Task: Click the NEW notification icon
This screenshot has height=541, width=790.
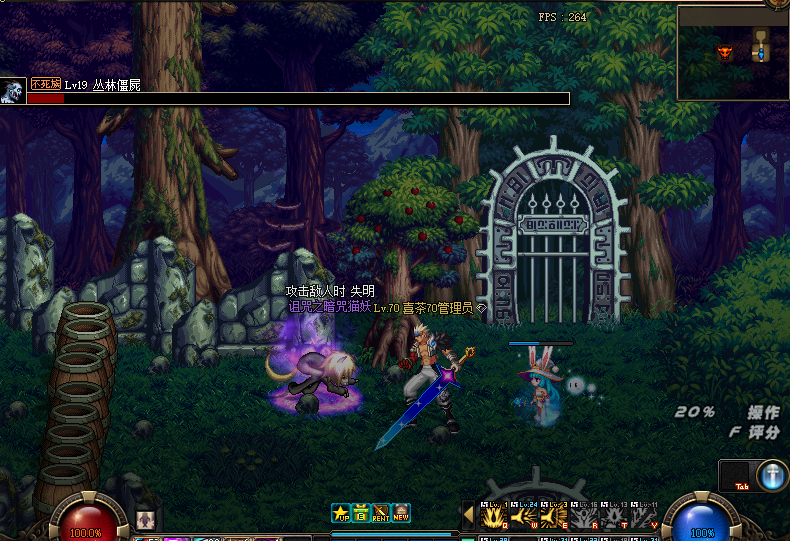Action: point(401,513)
